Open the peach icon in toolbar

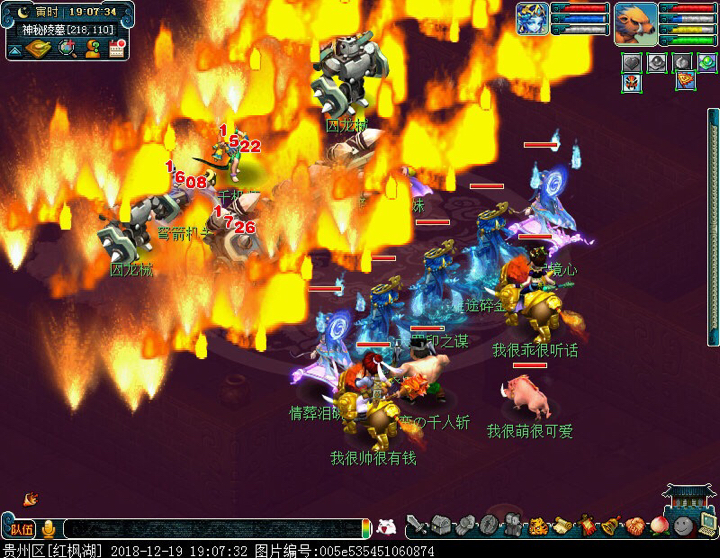[658, 526]
